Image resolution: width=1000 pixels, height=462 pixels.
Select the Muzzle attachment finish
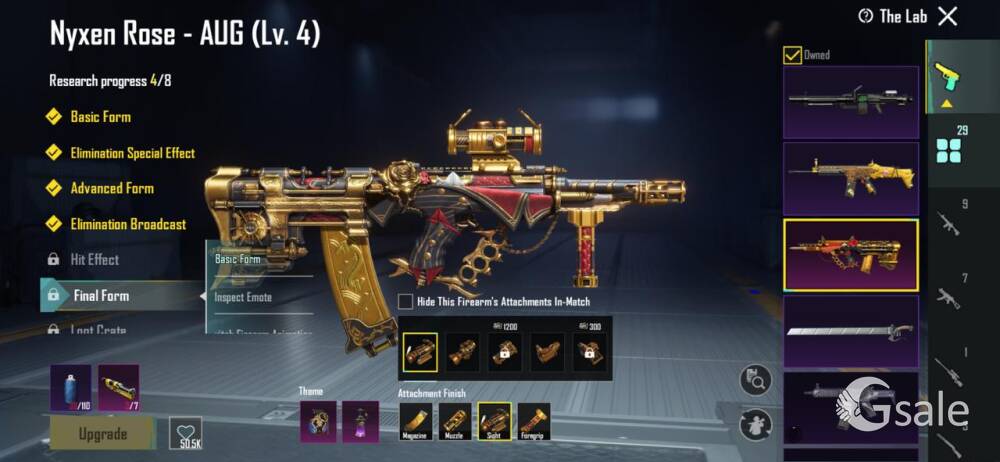click(455, 421)
